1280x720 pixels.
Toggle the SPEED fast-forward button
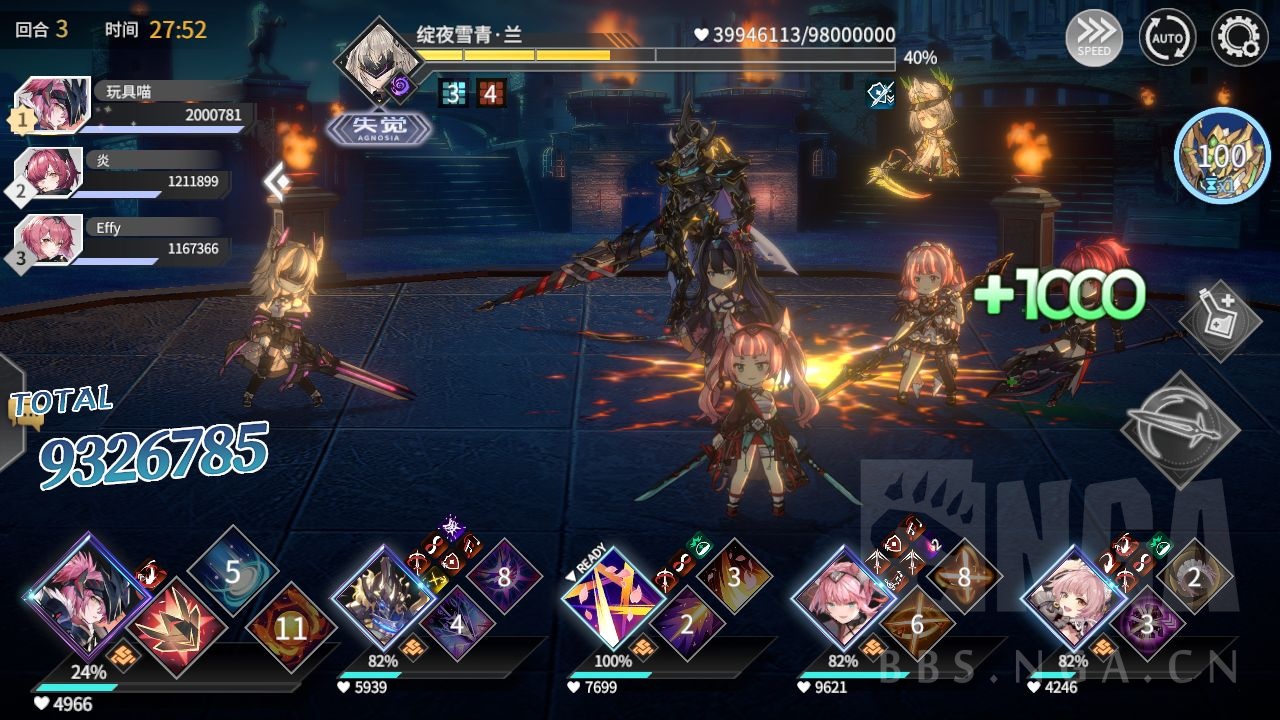(x=1093, y=40)
